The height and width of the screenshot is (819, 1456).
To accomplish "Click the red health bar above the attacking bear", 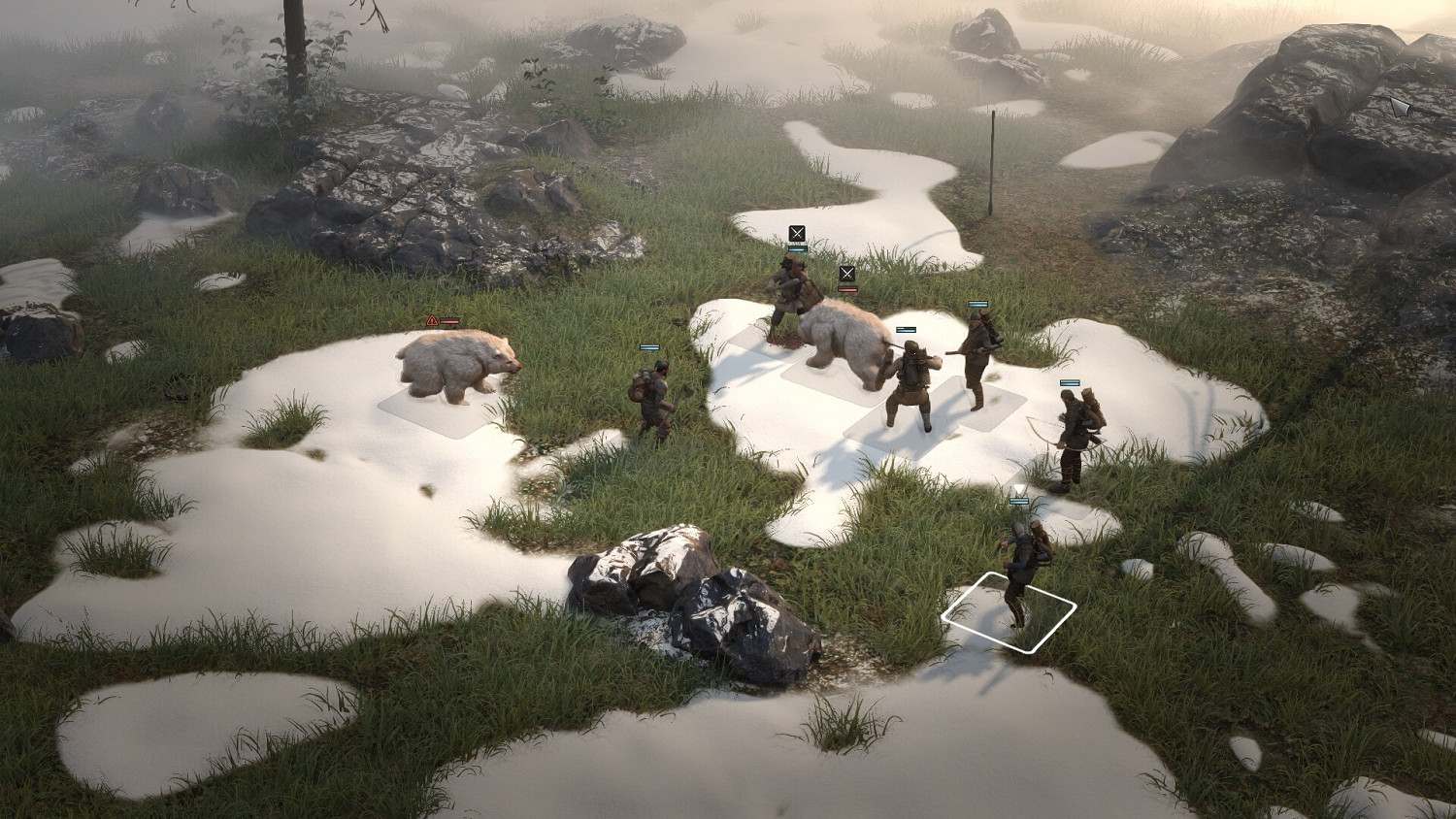I will click(x=847, y=286).
